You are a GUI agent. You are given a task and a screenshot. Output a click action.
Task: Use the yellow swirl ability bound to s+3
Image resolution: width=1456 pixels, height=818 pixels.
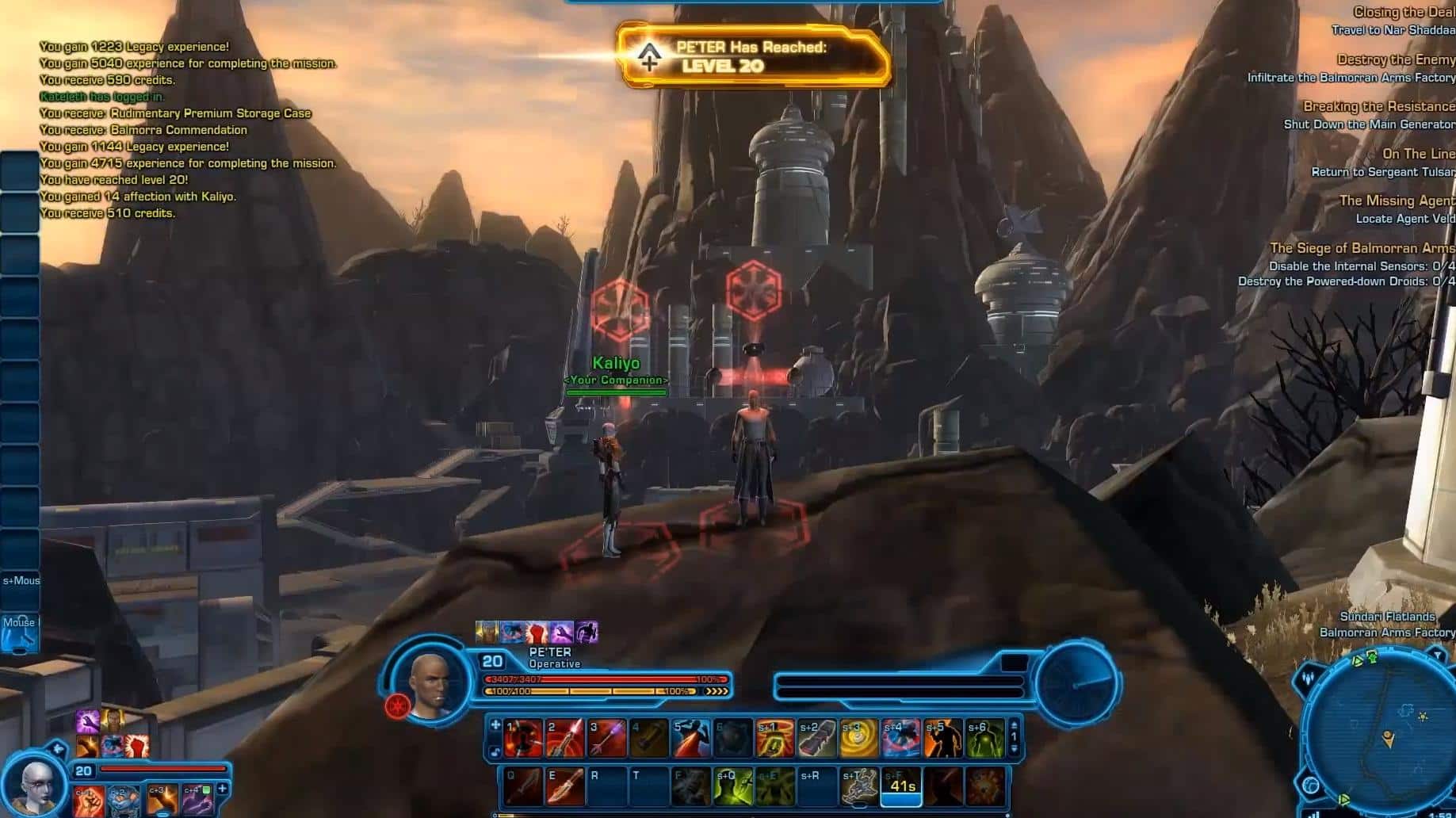pyautogui.click(x=859, y=739)
